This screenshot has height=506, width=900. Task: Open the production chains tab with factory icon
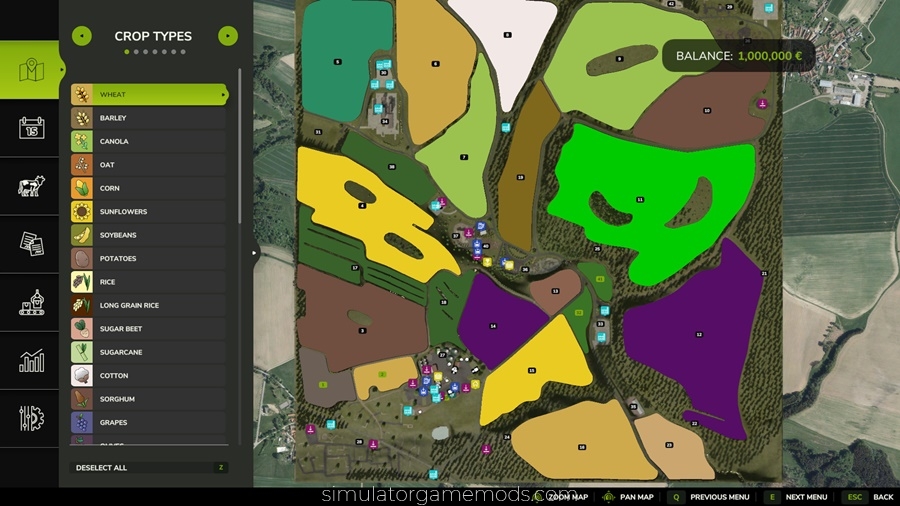tap(32, 302)
